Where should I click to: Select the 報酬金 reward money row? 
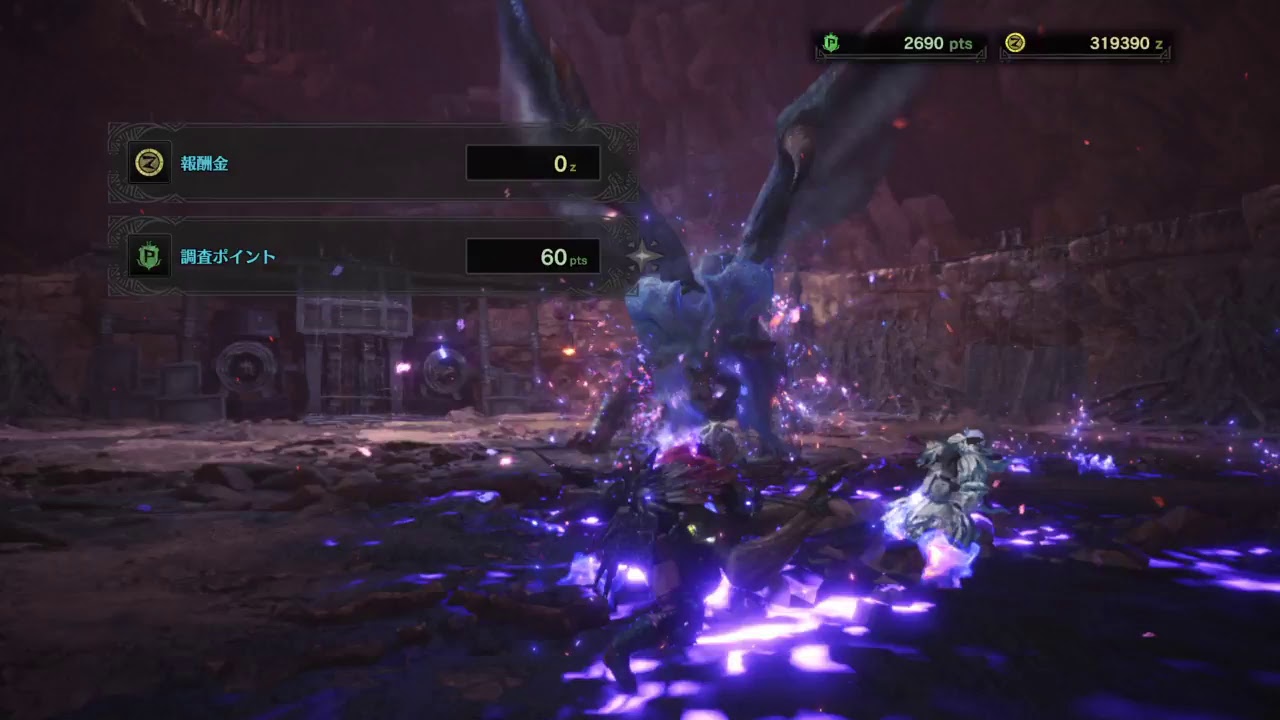pos(372,163)
